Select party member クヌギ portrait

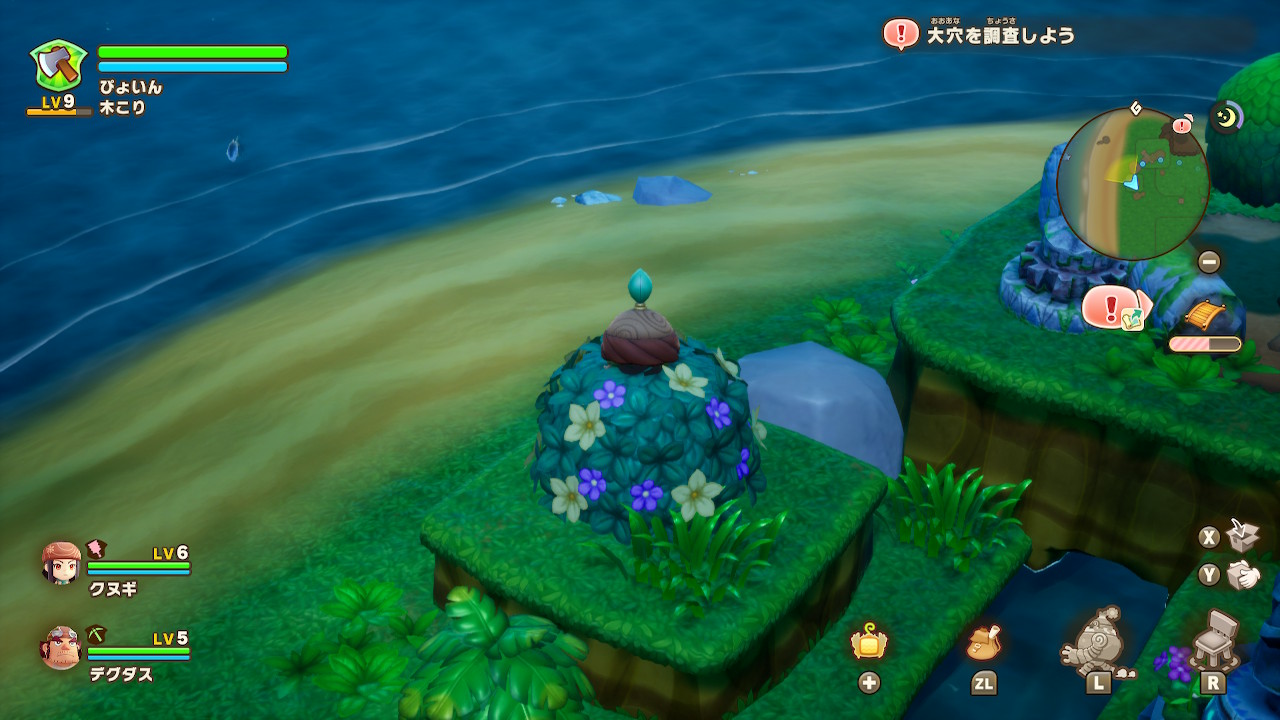point(61,563)
